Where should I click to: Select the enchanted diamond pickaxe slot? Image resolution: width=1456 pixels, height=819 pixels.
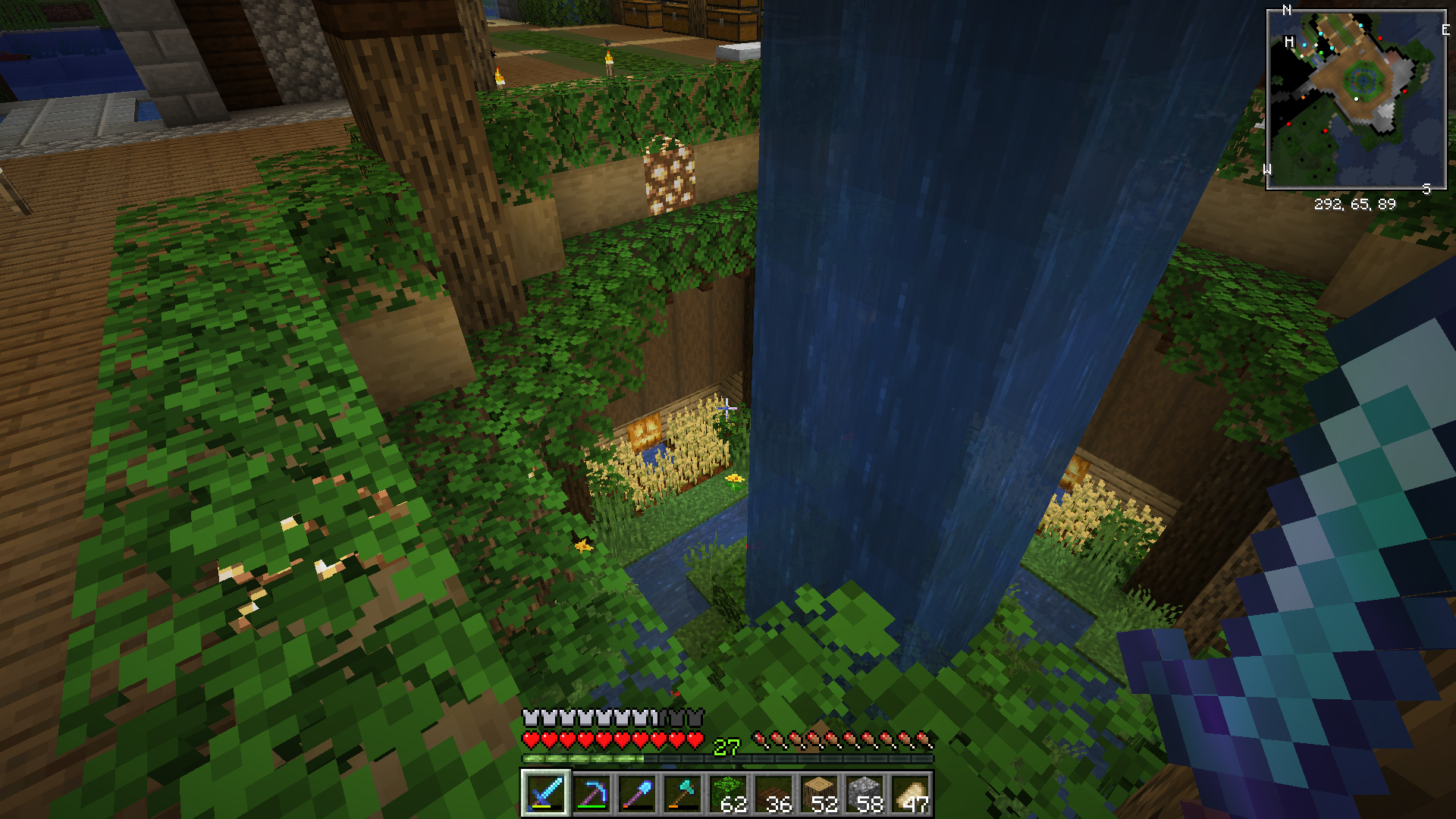click(x=591, y=794)
